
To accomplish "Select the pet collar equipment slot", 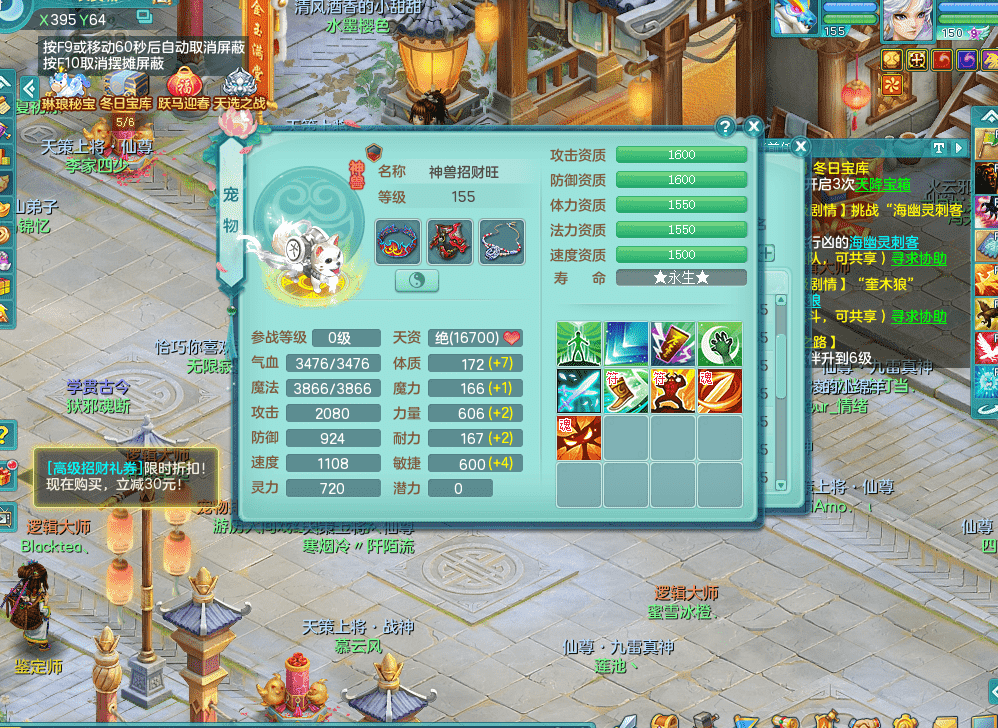I will [397, 242].
